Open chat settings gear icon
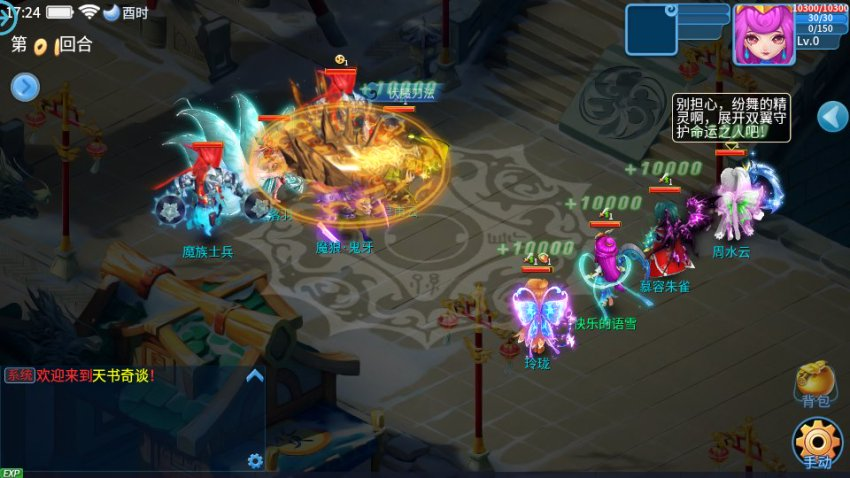Viewport: 850px width, 478px height. pyautogui.click(x=255, y=461)
